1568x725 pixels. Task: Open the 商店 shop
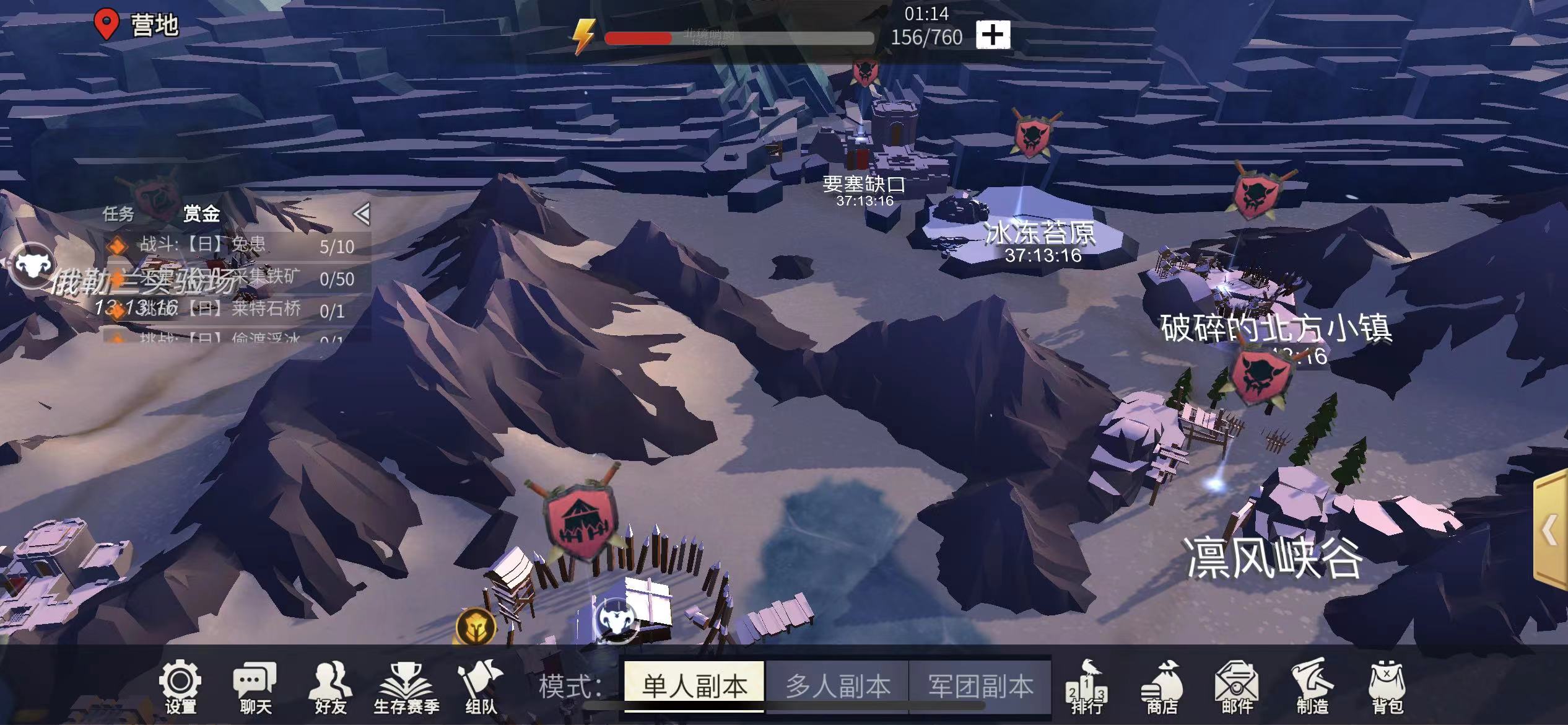1161,687
